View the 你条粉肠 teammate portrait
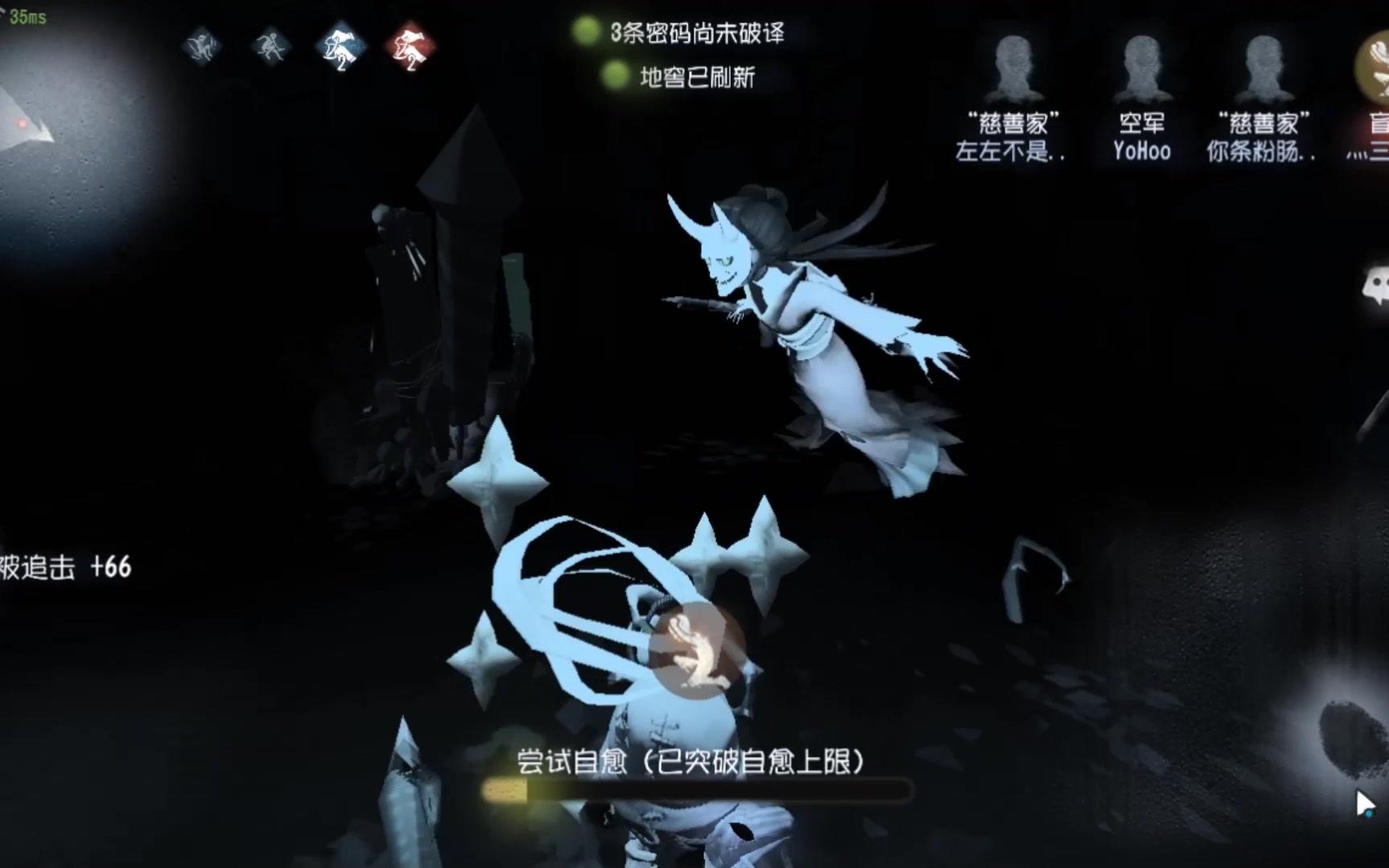The image size is (1389, 868). pos(1265,64)
